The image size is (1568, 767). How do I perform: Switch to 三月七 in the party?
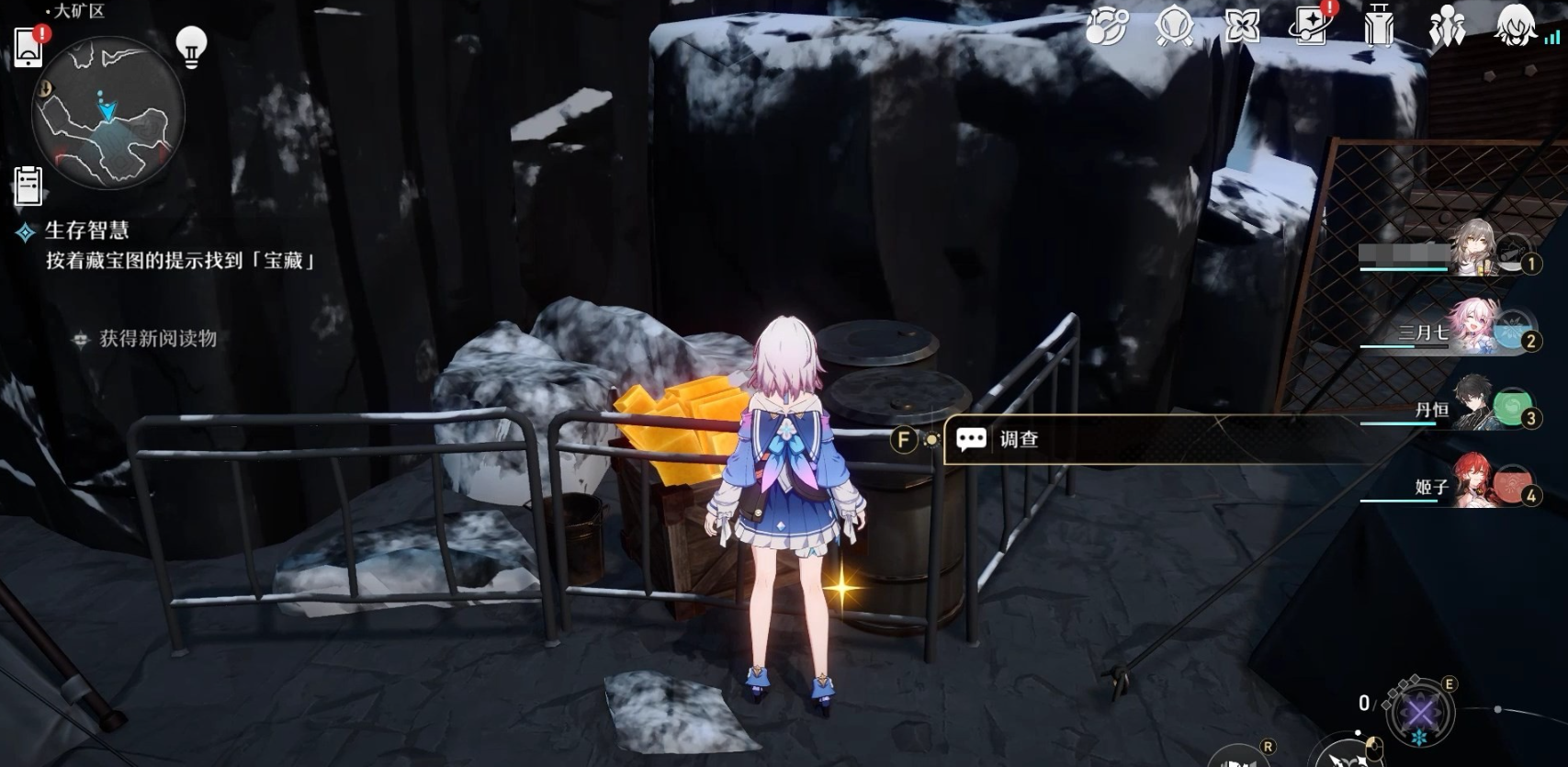pos(1475,328)
